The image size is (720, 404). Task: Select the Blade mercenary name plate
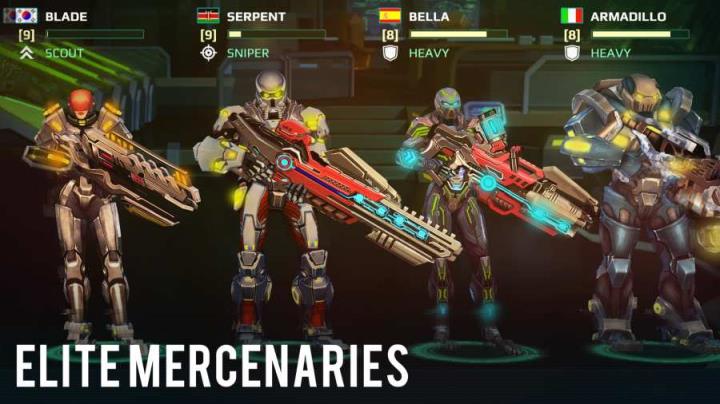(x=66, y=16)
